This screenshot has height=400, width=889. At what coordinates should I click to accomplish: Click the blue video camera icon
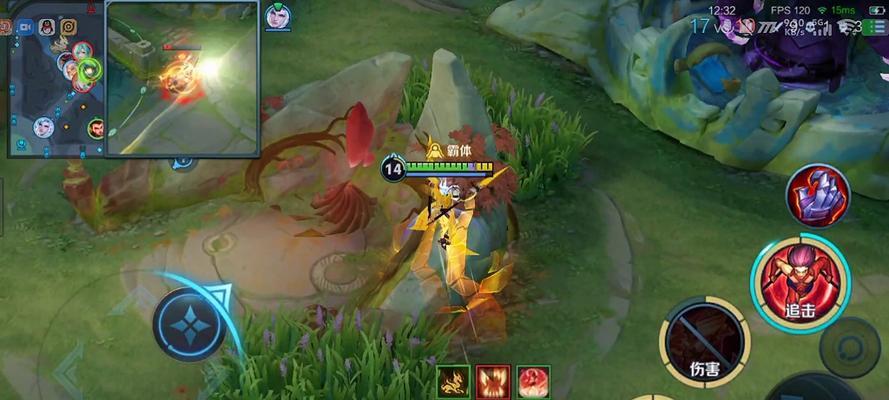tap(25, 27)
